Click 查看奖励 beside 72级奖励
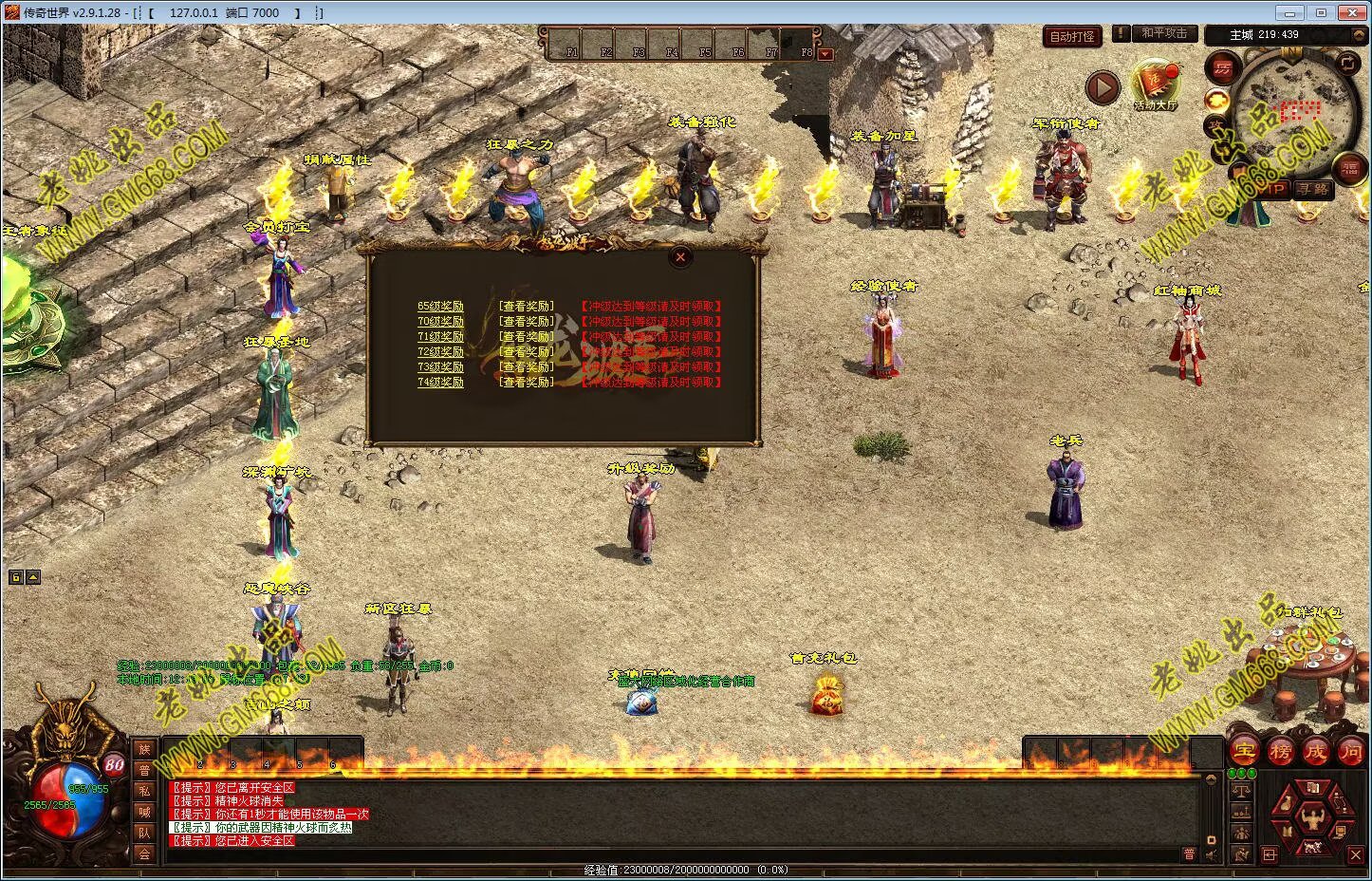 coord(527,352)
